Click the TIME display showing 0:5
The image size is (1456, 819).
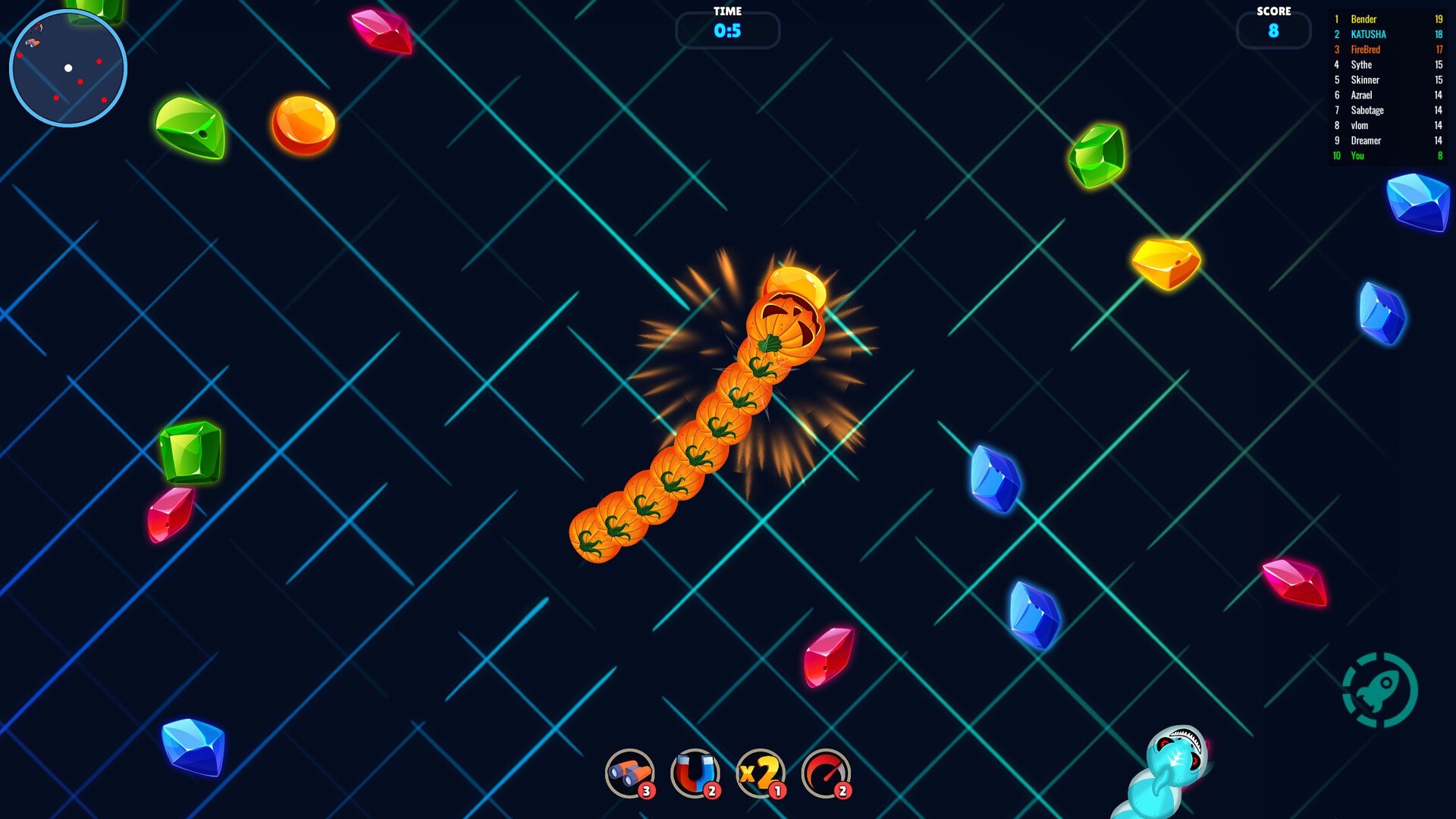[x=727, y=30]
